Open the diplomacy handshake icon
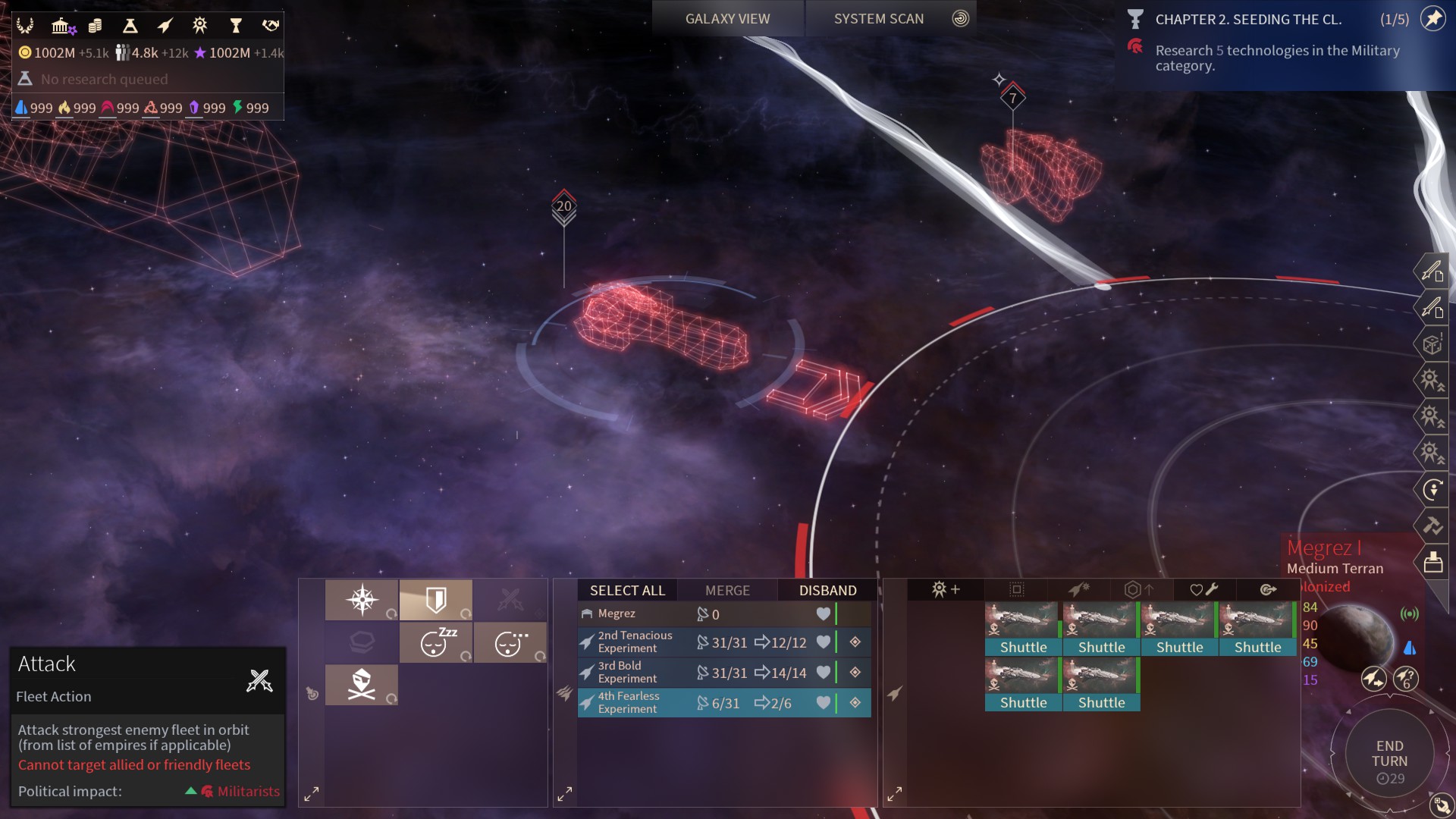The height and width of the screenshot is (819, 1456). click(x=271, y=27)
